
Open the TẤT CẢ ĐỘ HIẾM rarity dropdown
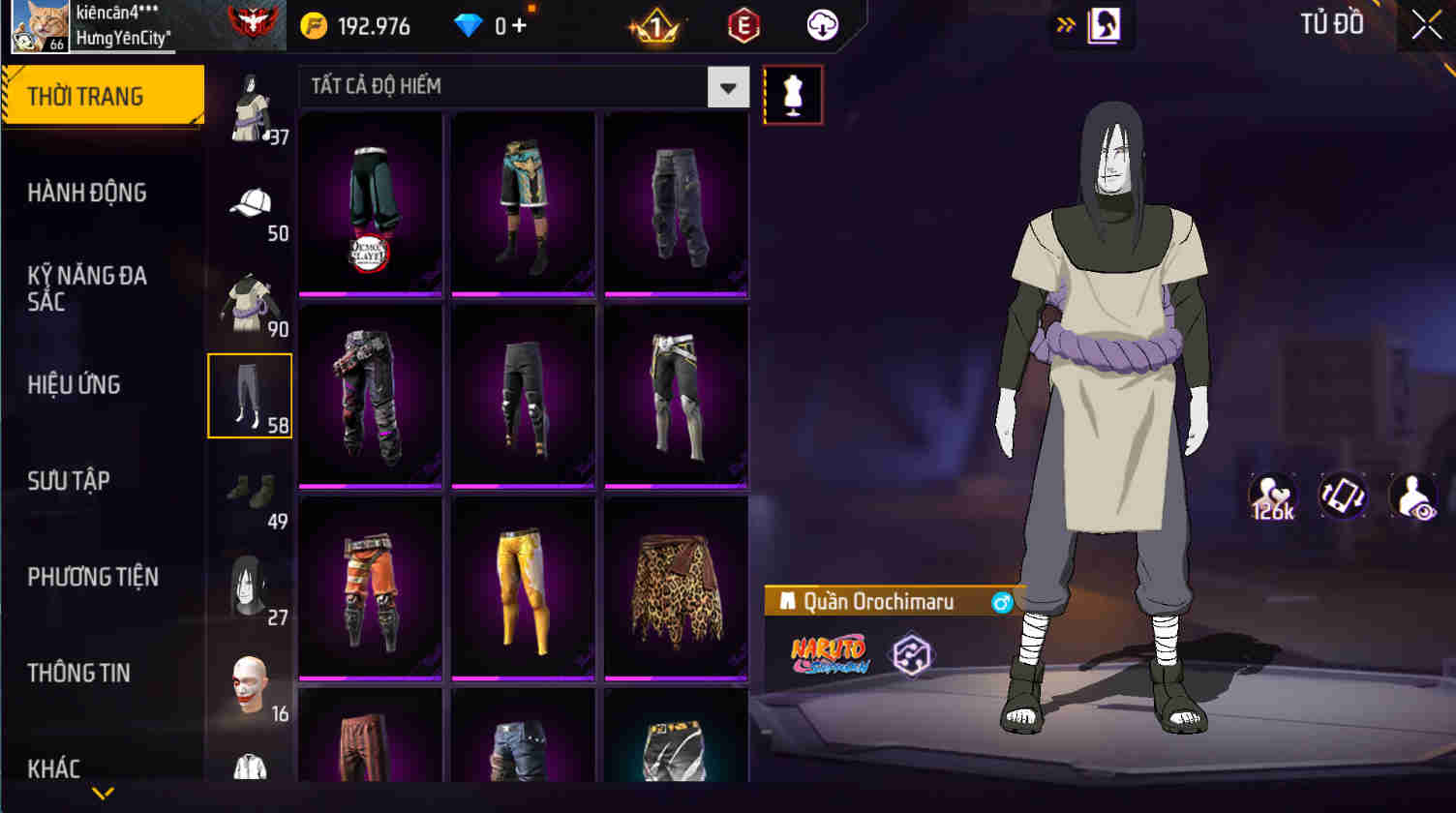pos(728,87)
